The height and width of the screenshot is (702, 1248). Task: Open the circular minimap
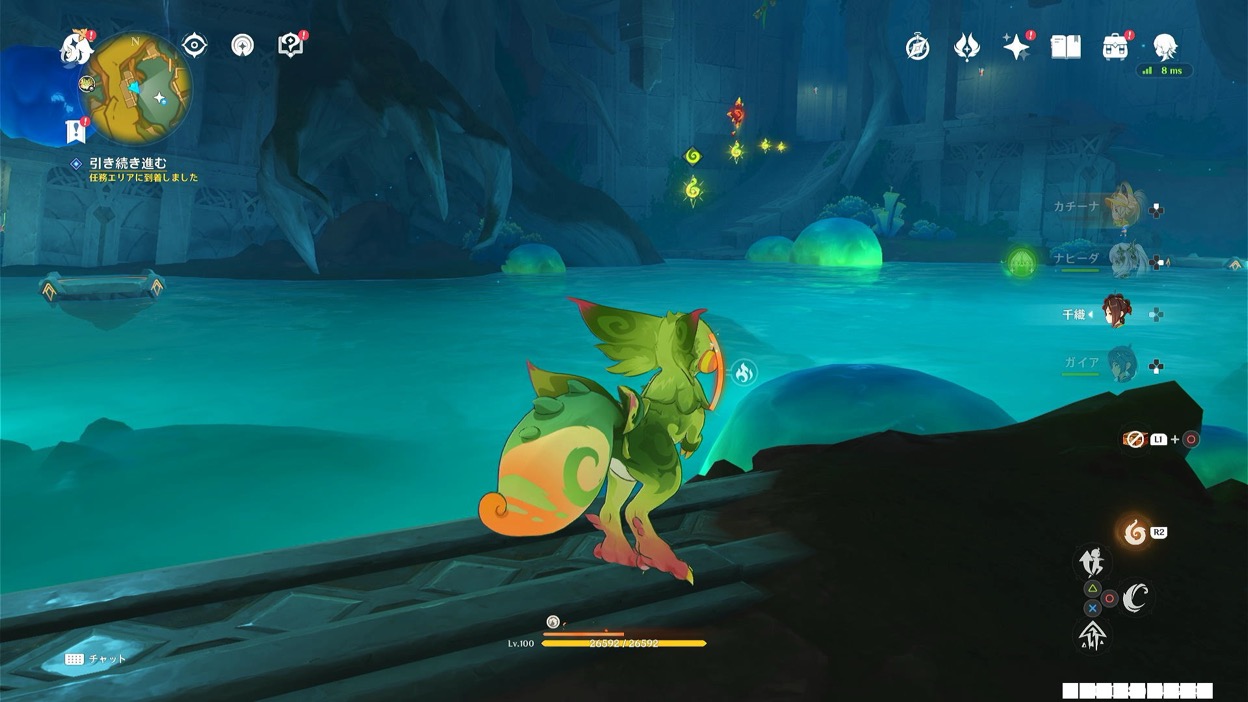(137, 88)
